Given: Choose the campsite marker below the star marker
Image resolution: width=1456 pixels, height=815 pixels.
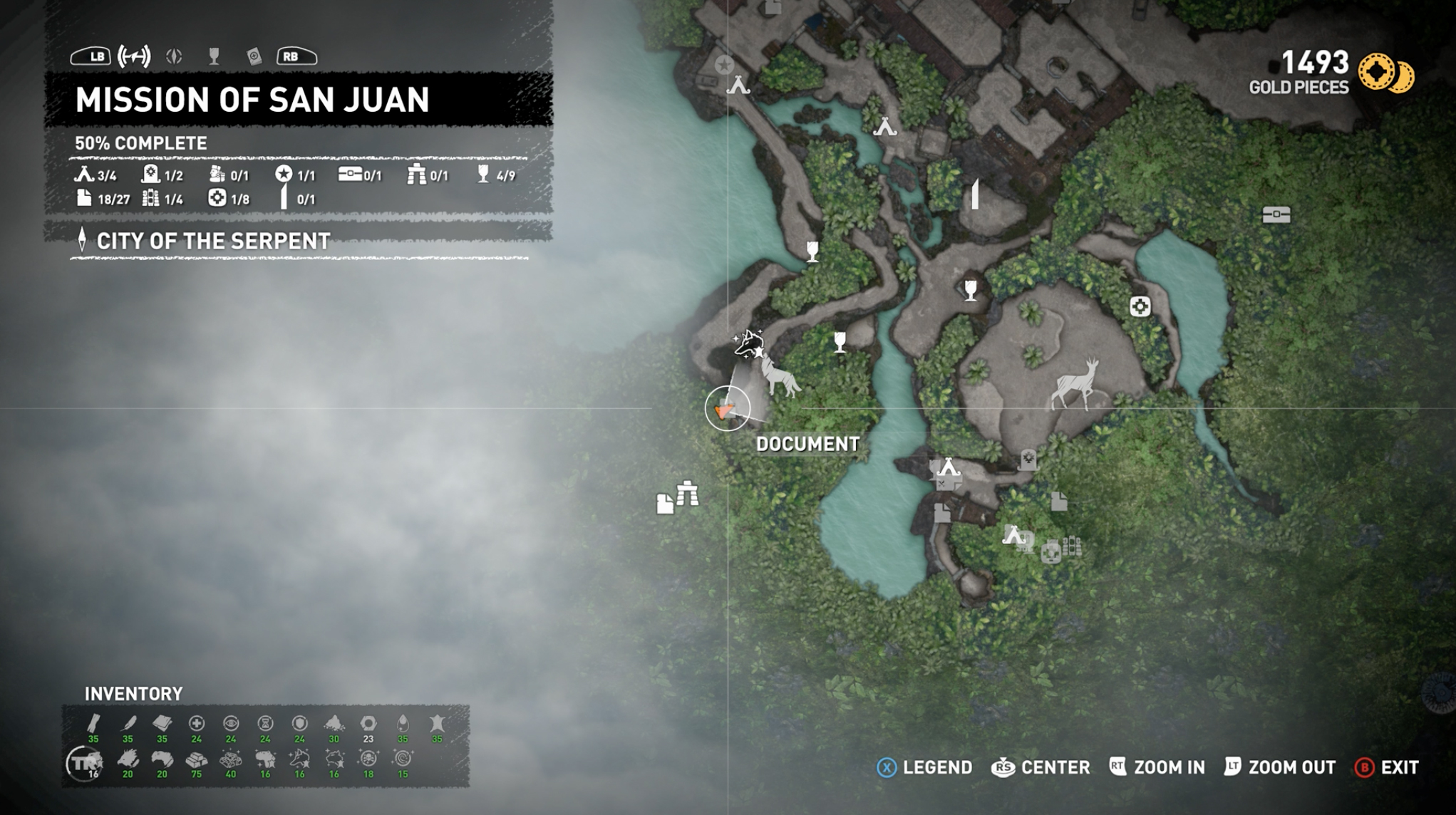Looking at the screenshot, I should point(738,85).
